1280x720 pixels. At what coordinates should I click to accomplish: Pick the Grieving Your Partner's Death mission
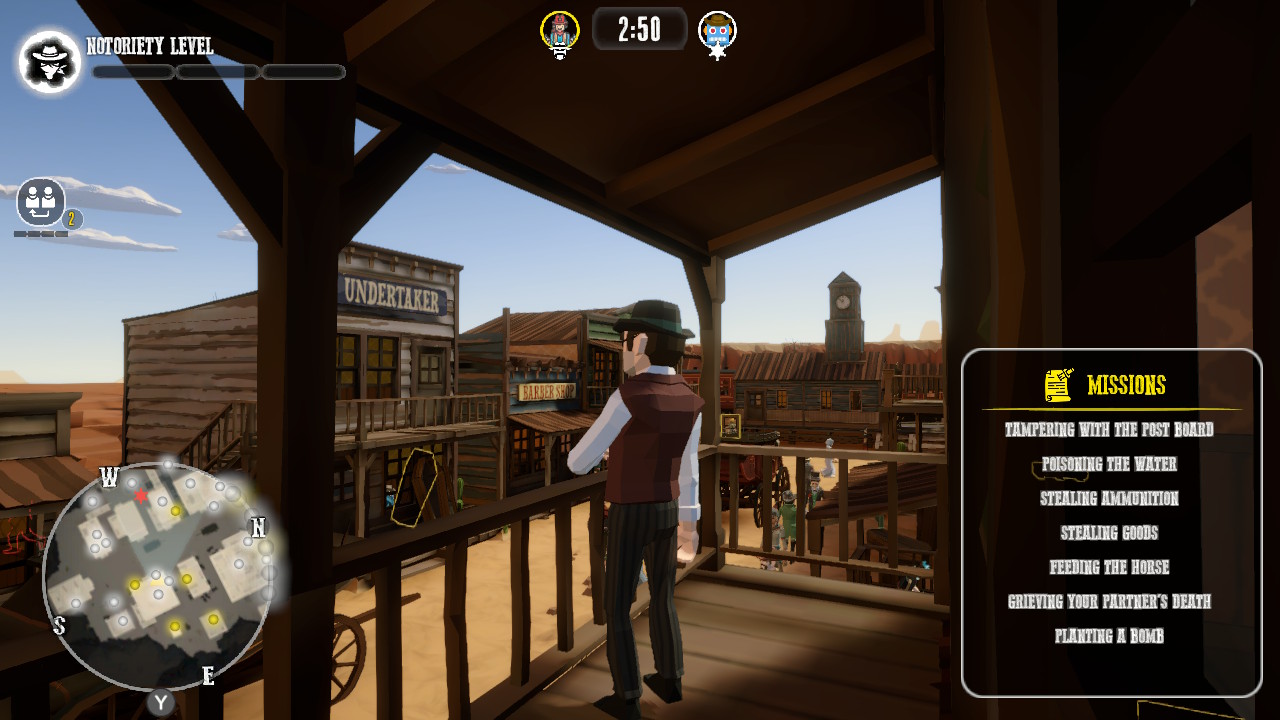(x=1108, y=602)
